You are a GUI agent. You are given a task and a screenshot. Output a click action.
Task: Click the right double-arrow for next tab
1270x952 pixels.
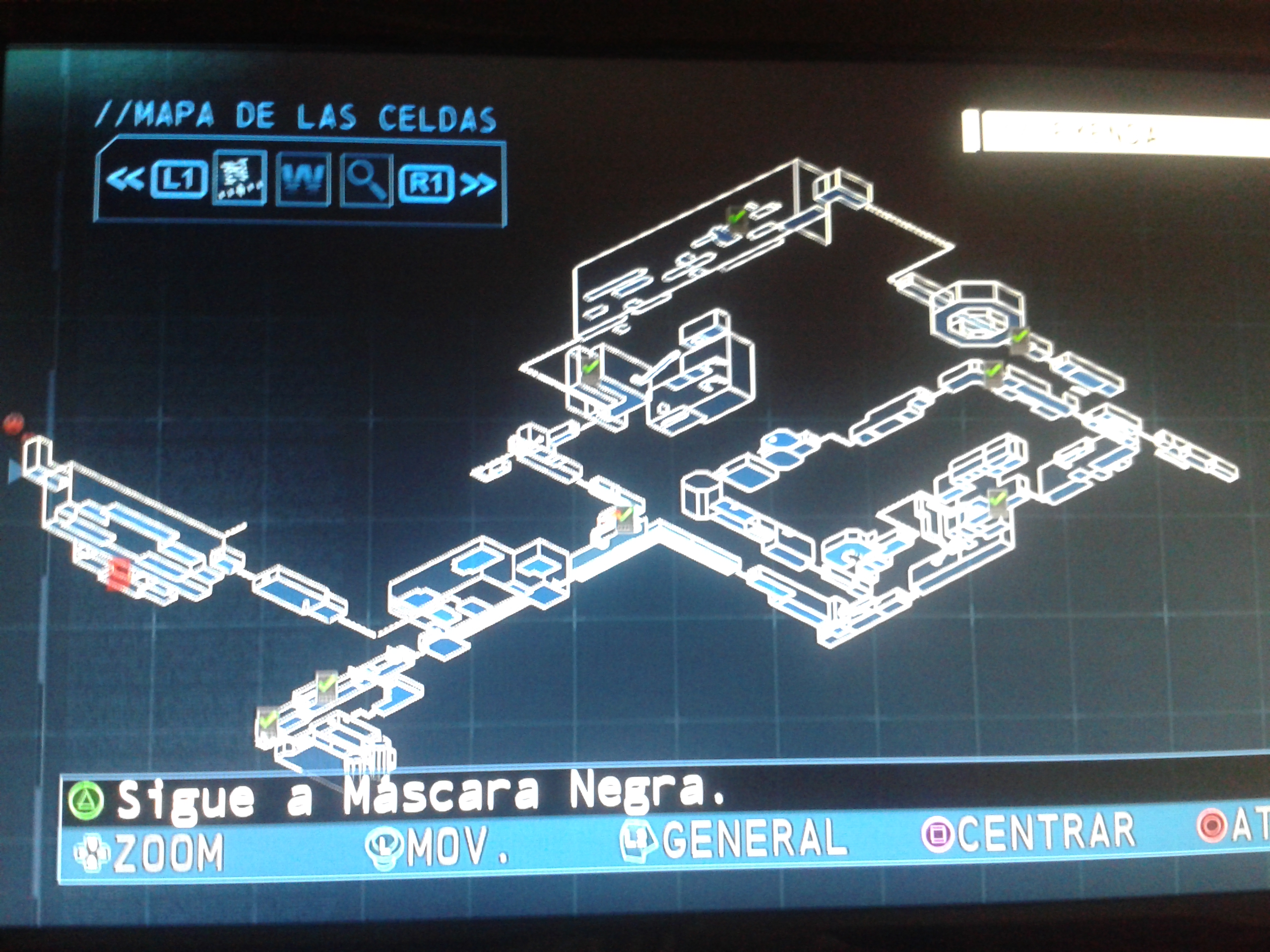point(479,184)
